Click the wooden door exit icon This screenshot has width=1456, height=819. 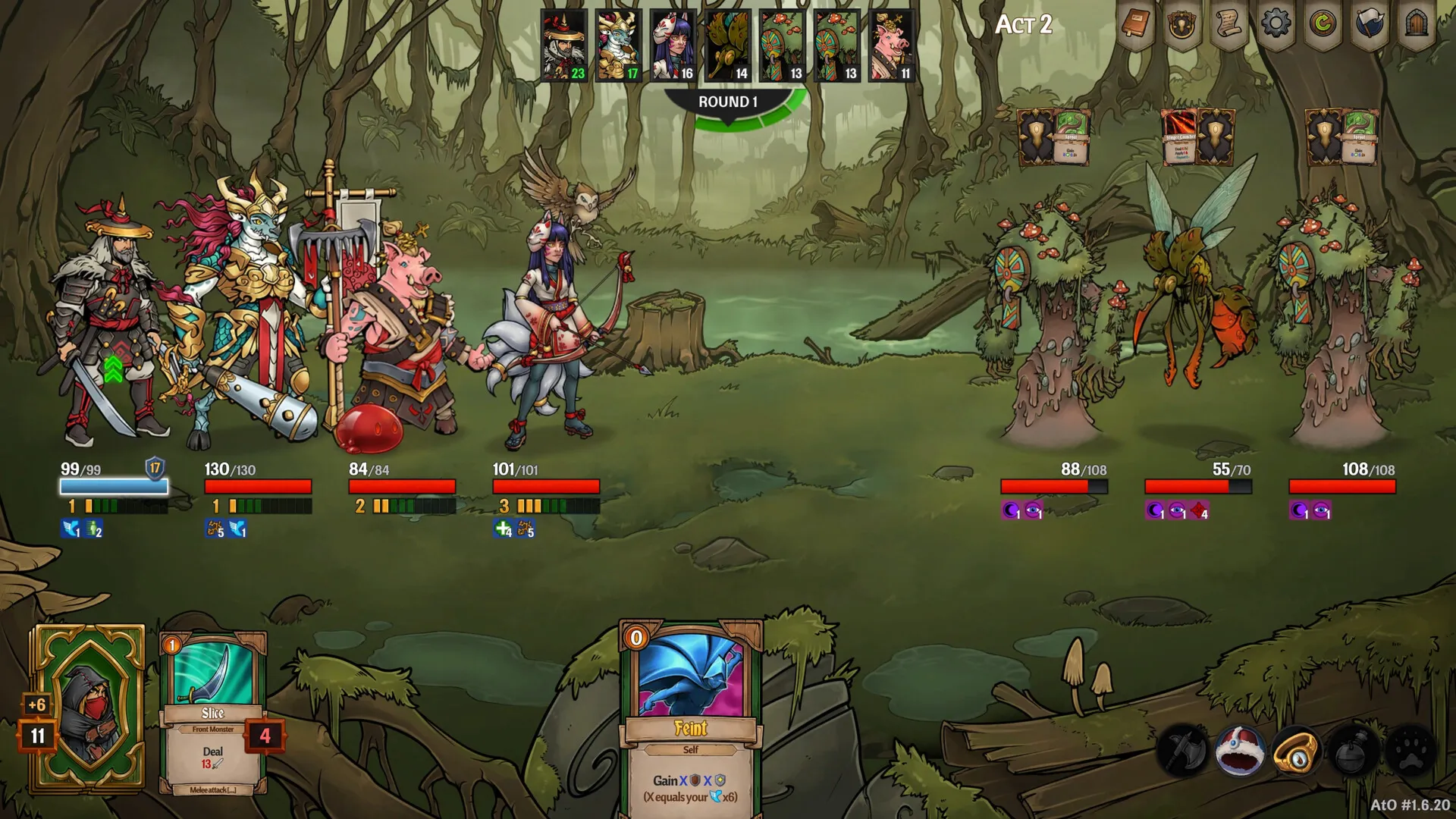pos(1417,25)
